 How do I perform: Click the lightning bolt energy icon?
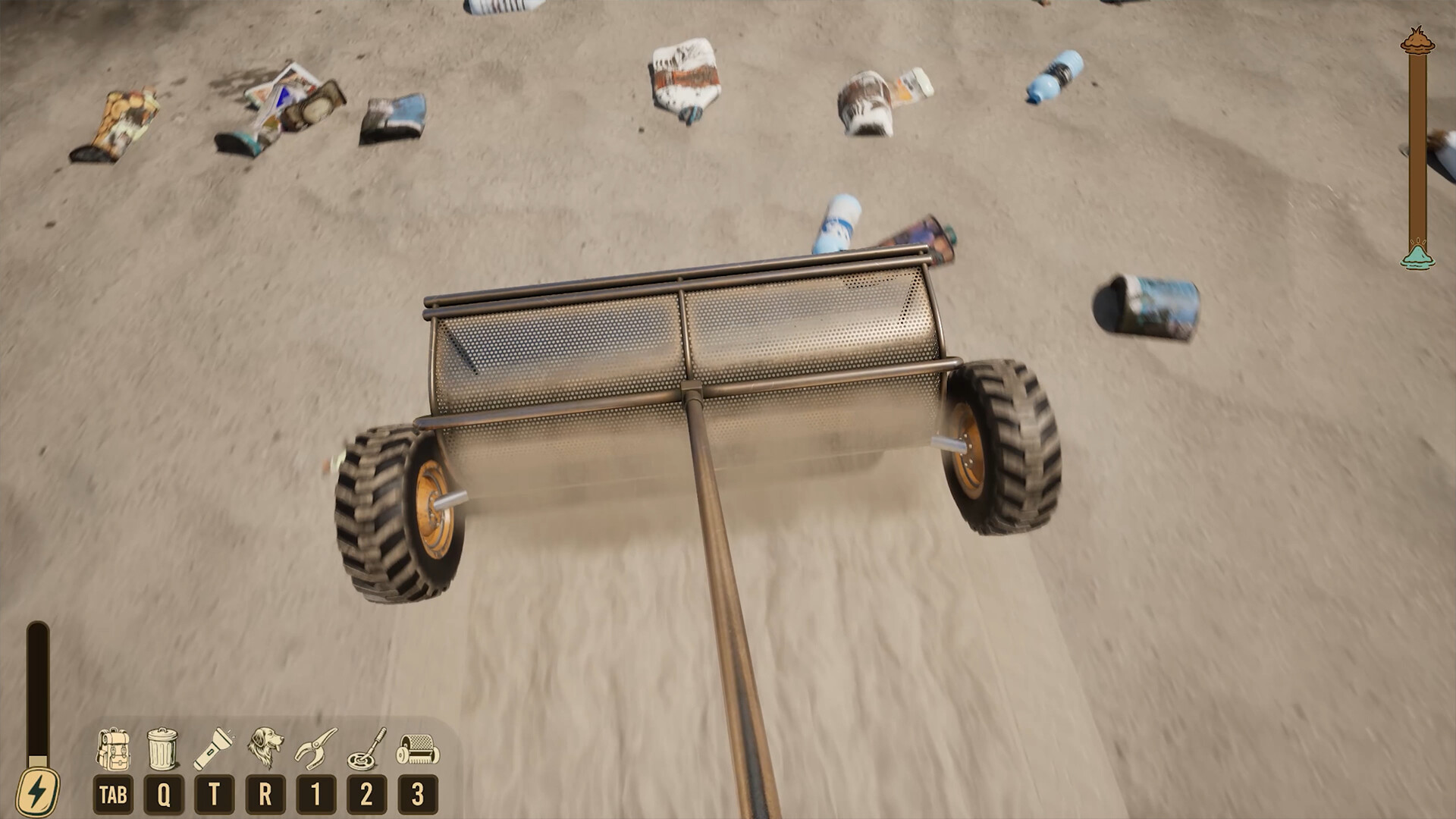(x=36, y=786)
